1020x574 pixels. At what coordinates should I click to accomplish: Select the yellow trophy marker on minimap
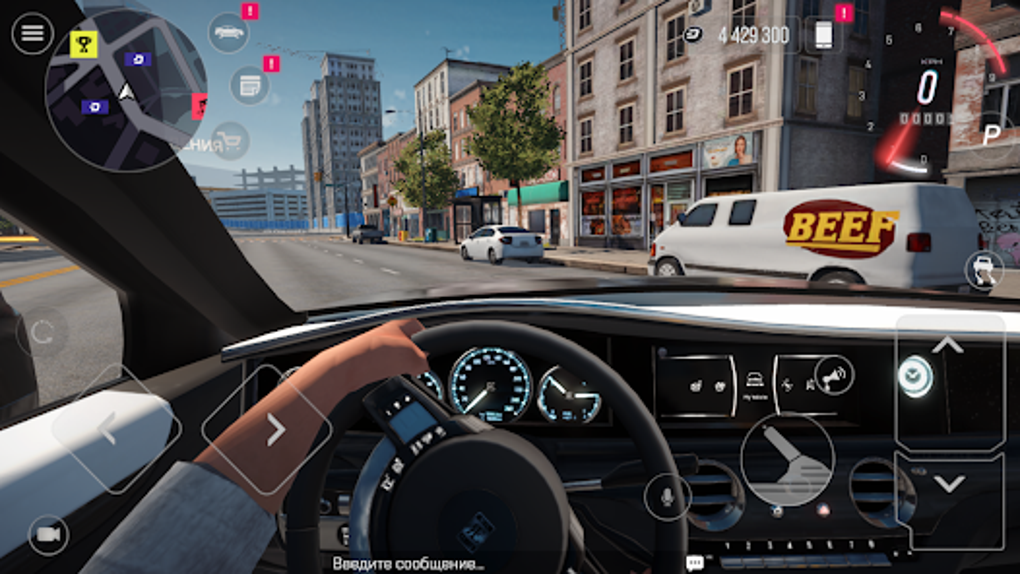[x=84, y=43]
